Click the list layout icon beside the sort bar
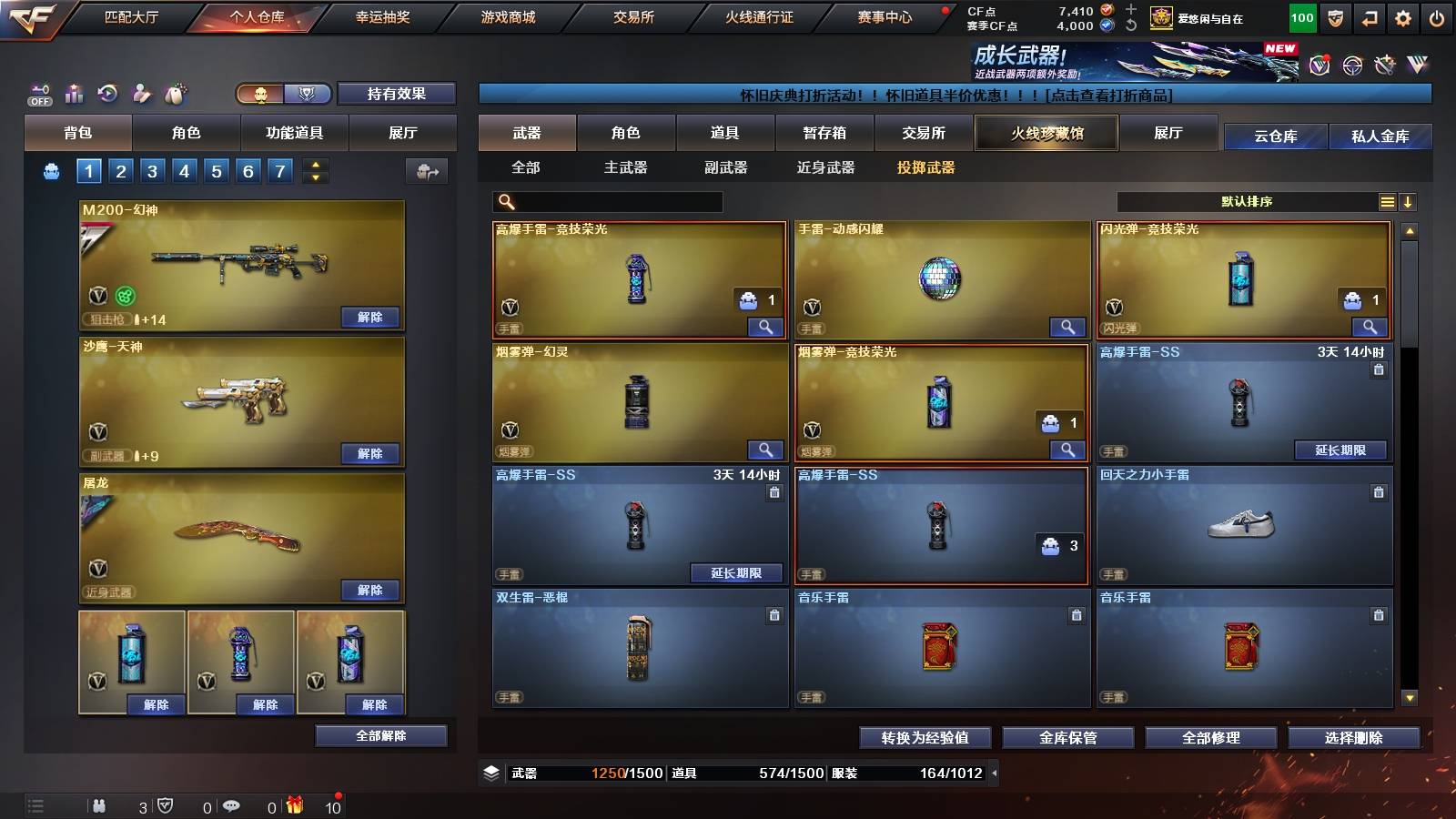Viewport: 1456px width, 819px height. (x=1388, y=201)
